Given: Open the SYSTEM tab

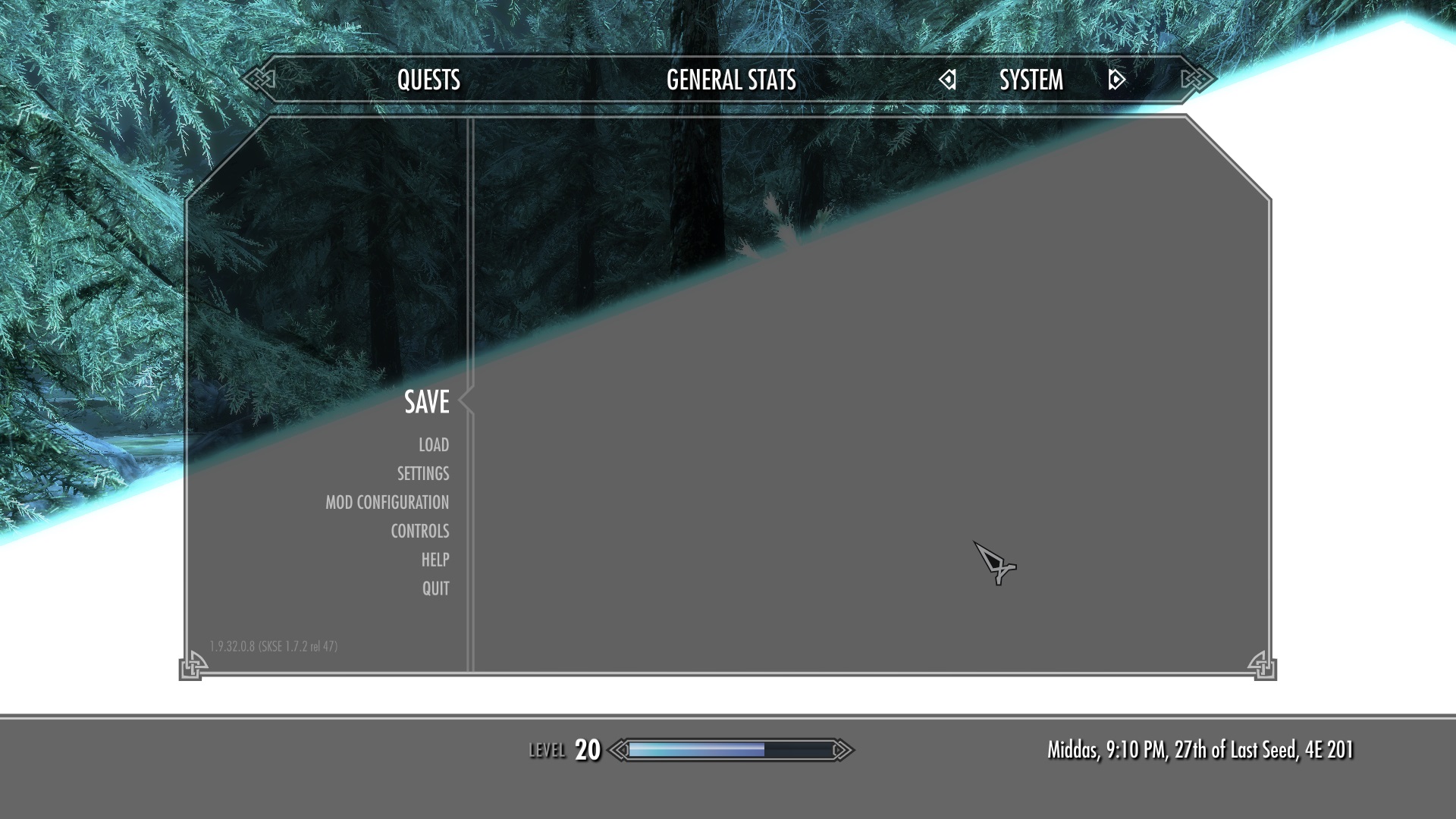Looking at the screenshot, I should point(1031,80).
